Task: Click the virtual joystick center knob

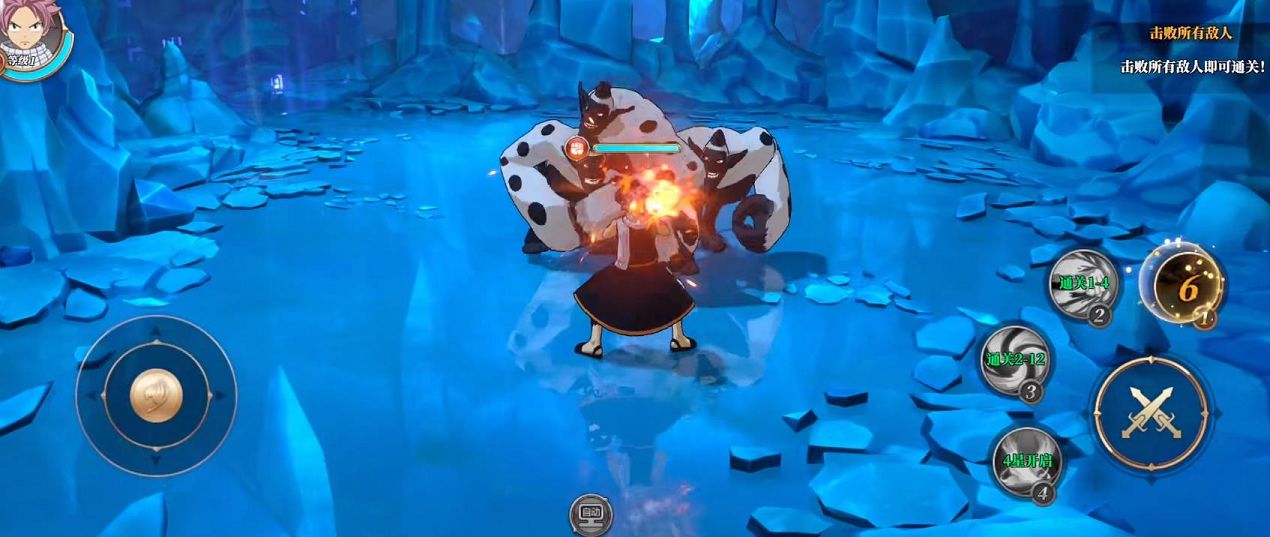Action: point(156,395)
